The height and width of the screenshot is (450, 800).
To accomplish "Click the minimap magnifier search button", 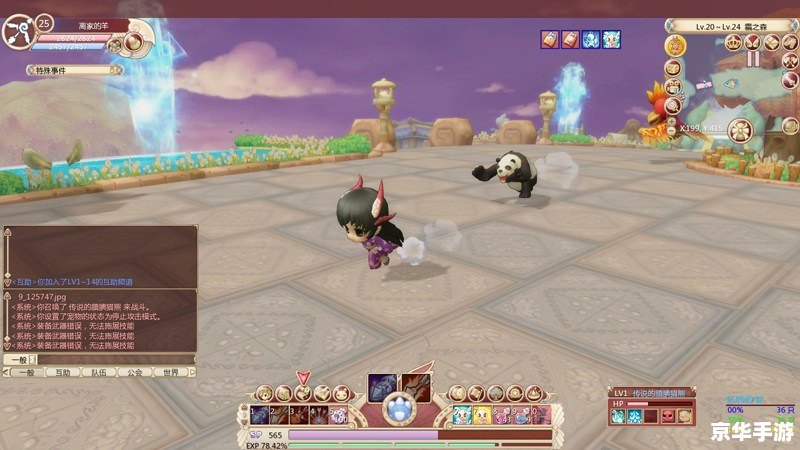I will pyautogui.click(x=673, y=105).
